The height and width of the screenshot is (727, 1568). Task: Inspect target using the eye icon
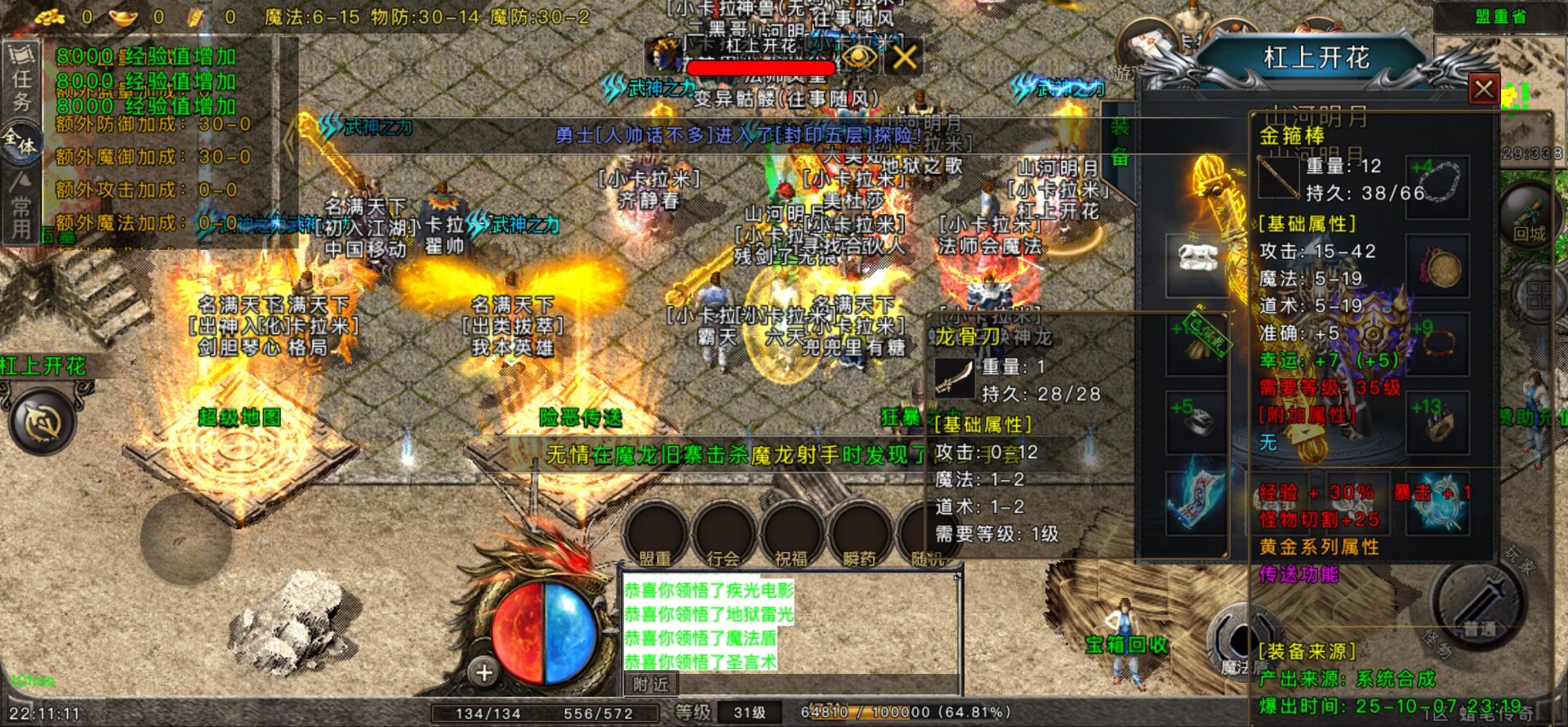859,57
